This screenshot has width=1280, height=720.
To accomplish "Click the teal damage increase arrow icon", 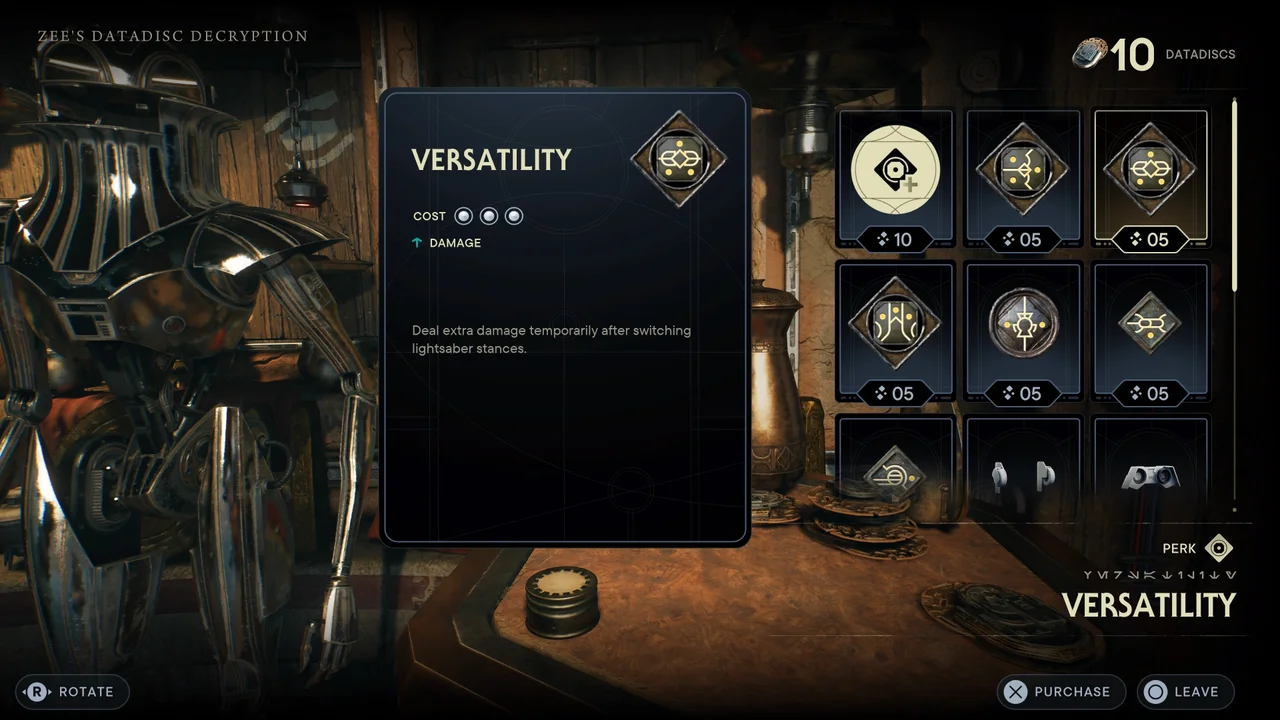I will click(418, 242).
